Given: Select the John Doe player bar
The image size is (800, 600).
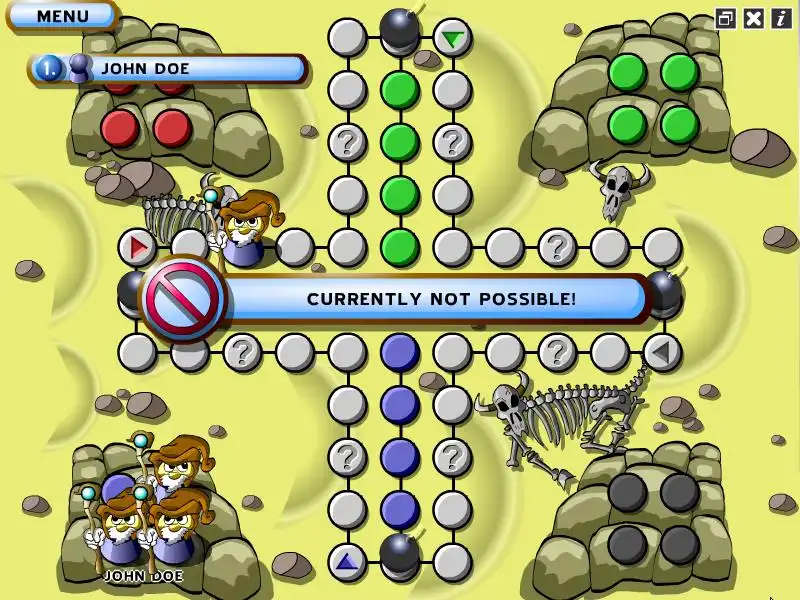Looking at the screenshot, I should [168, 68].
